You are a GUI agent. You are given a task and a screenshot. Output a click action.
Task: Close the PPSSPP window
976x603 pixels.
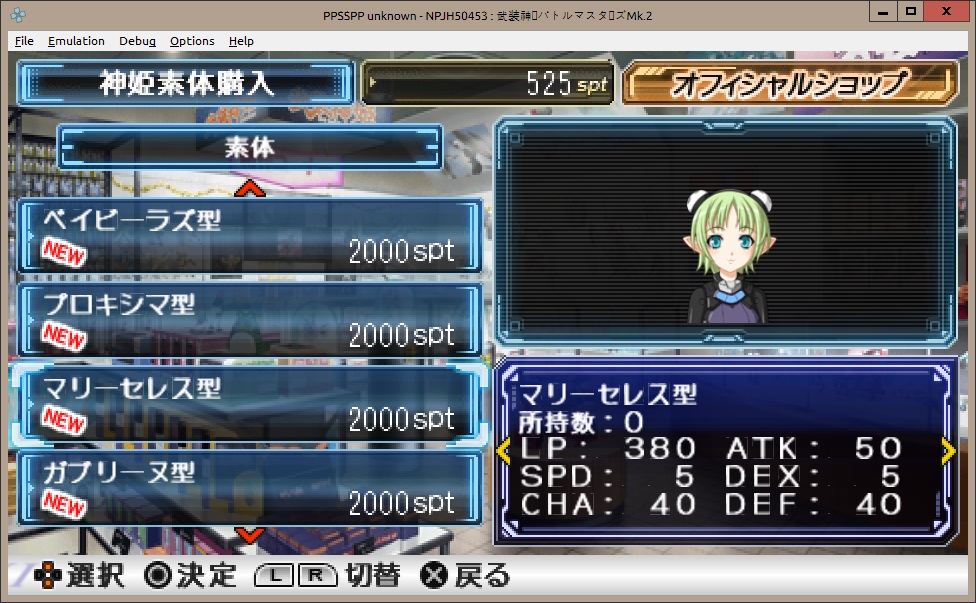tap(946, 11)
